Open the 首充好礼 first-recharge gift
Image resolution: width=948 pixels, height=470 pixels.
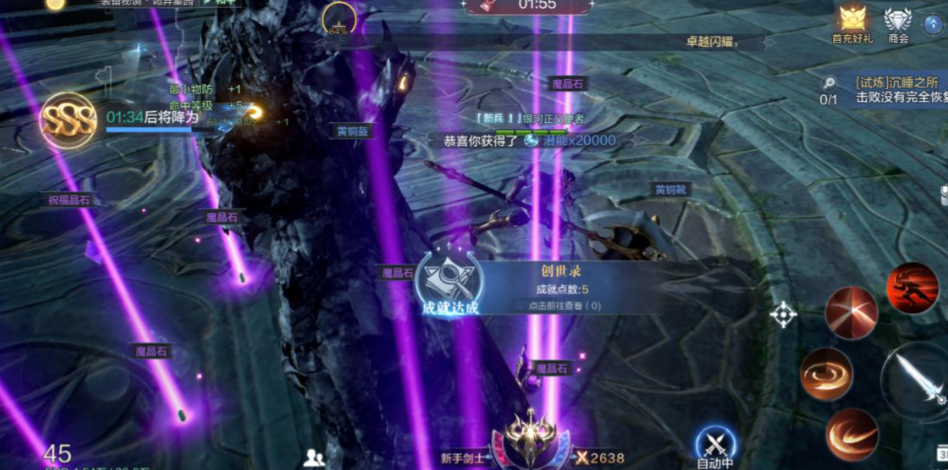[851, 22]
